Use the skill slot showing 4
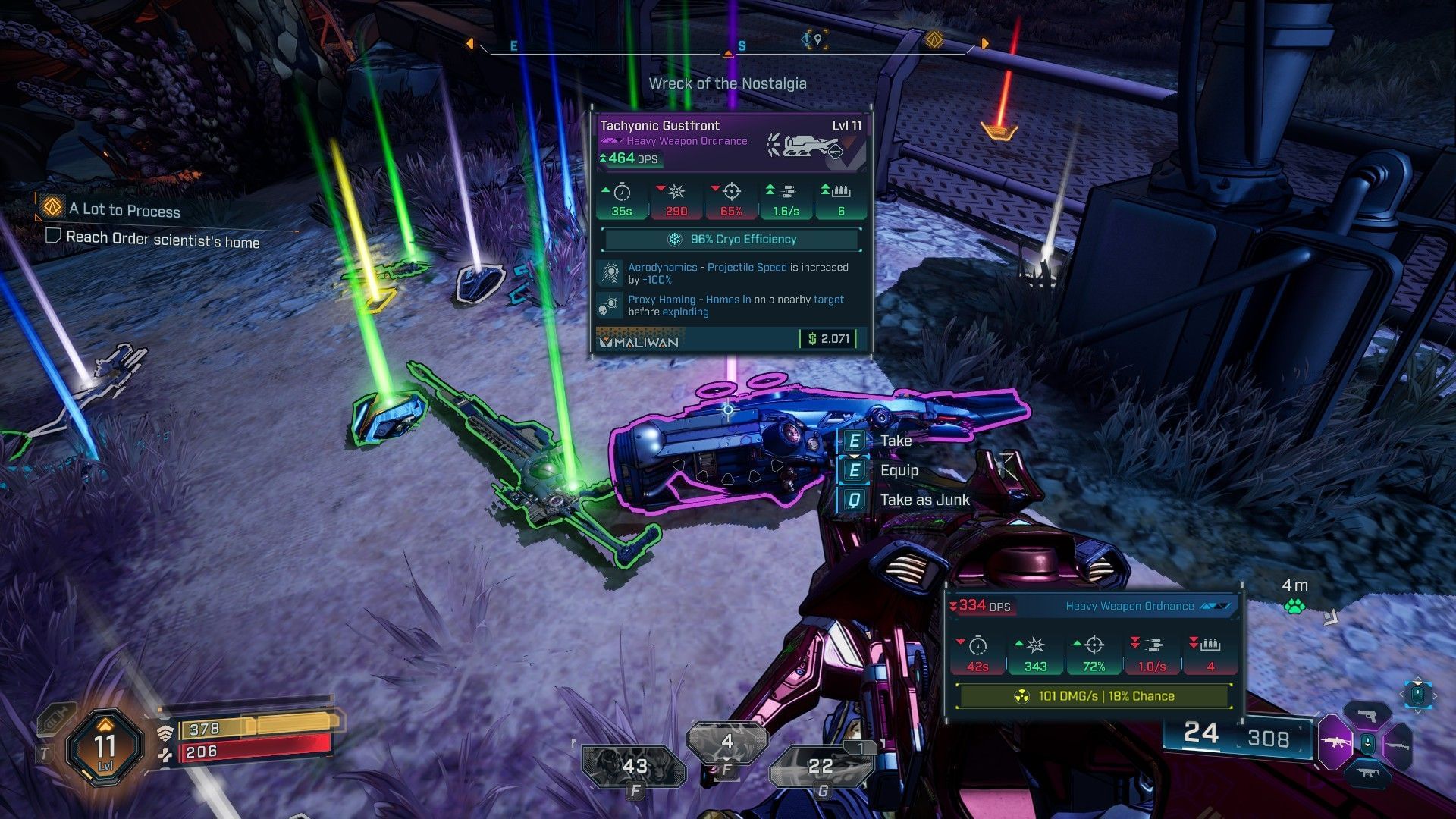Viewport: 1456px width, 819px height. coord(726,741)
